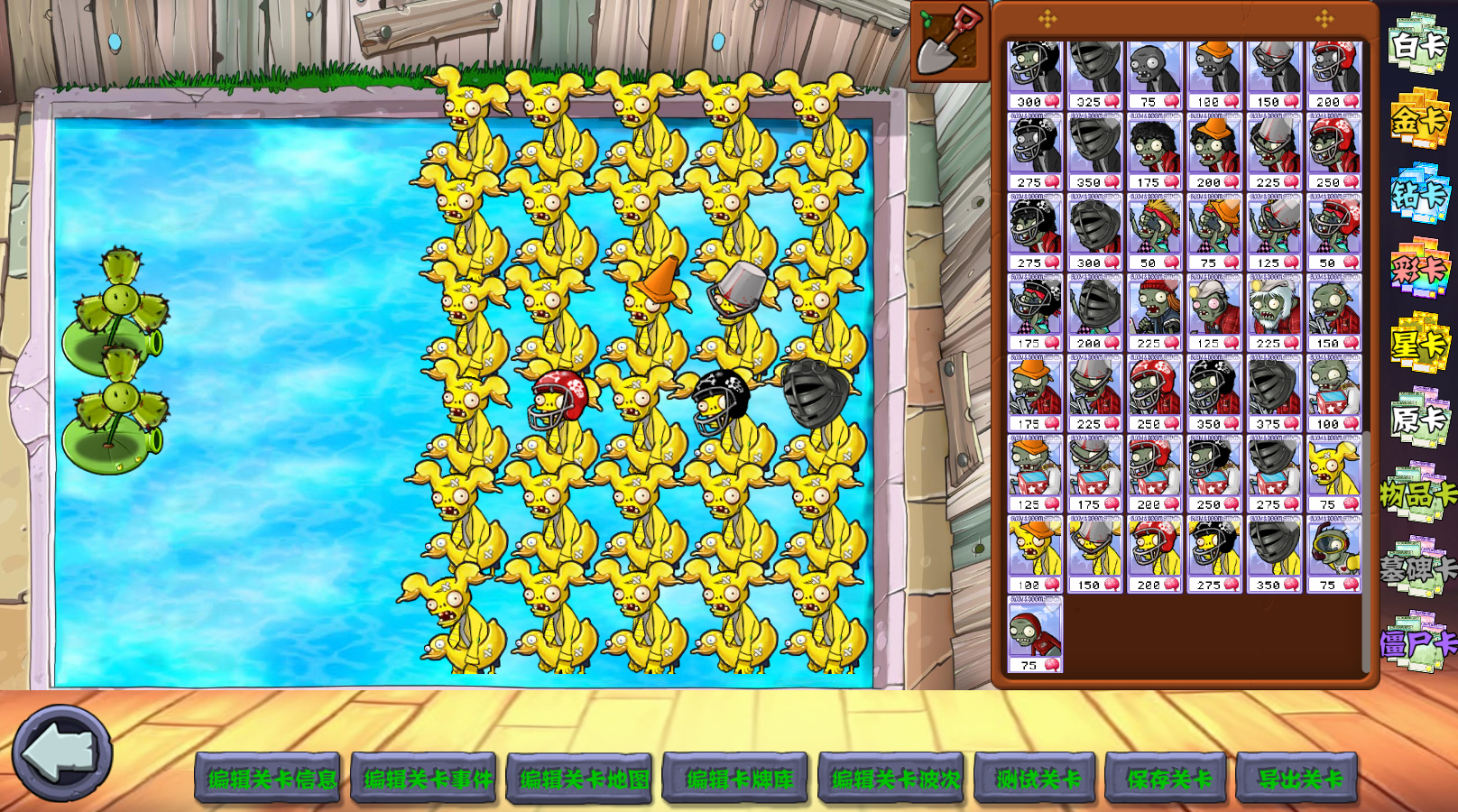The width and height of the screenshot is (1458, 812).
Task: Select the 星卡 category tab
Action: point(1418,344)
